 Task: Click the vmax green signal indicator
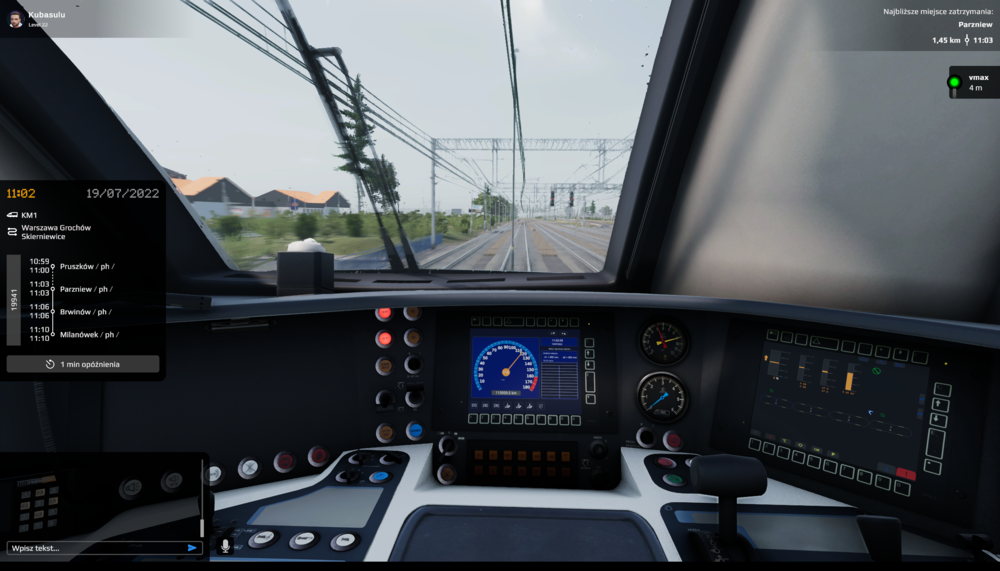click(954, 82)
